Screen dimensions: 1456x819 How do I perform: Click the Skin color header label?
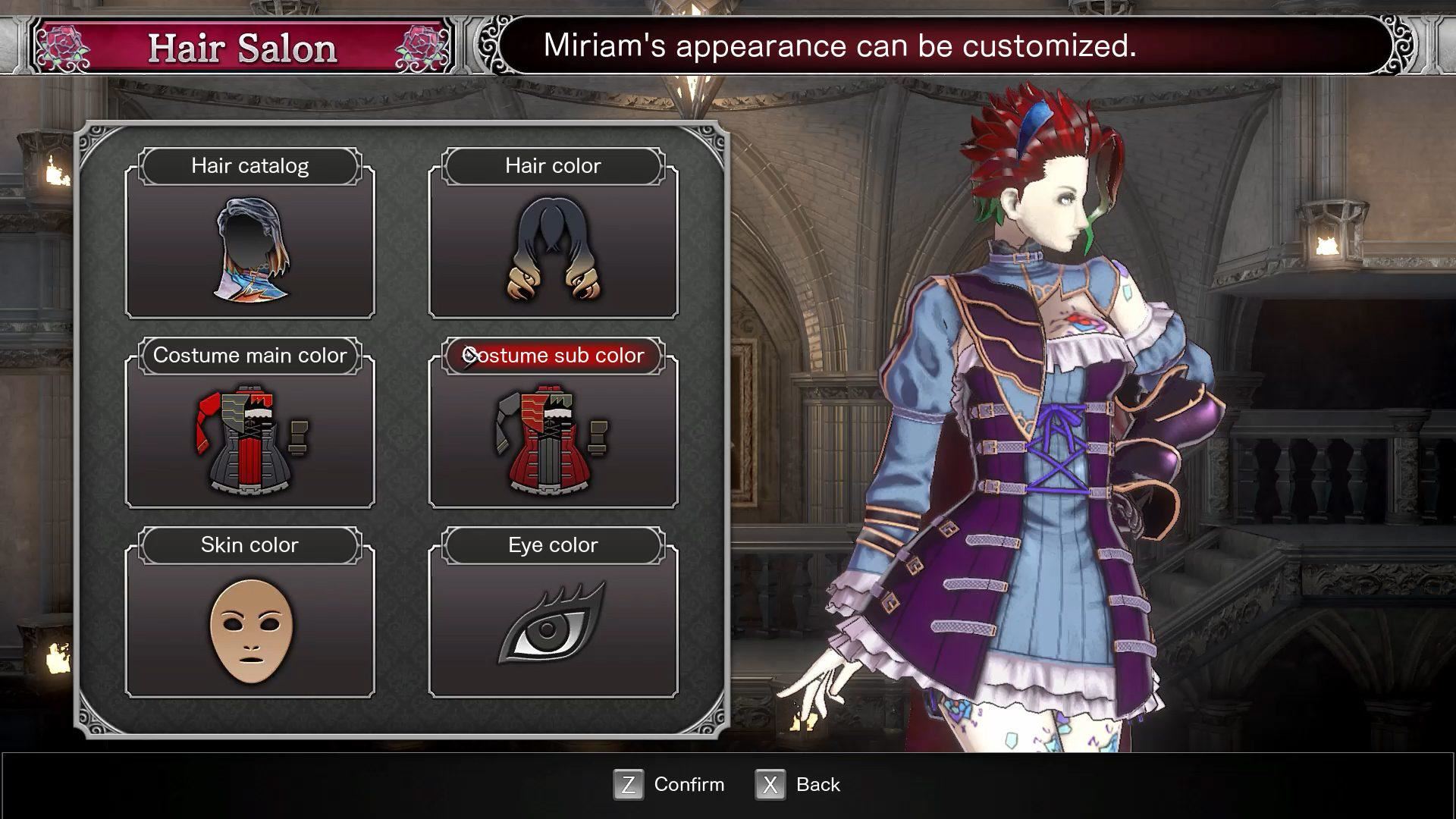tap(250, 544)
